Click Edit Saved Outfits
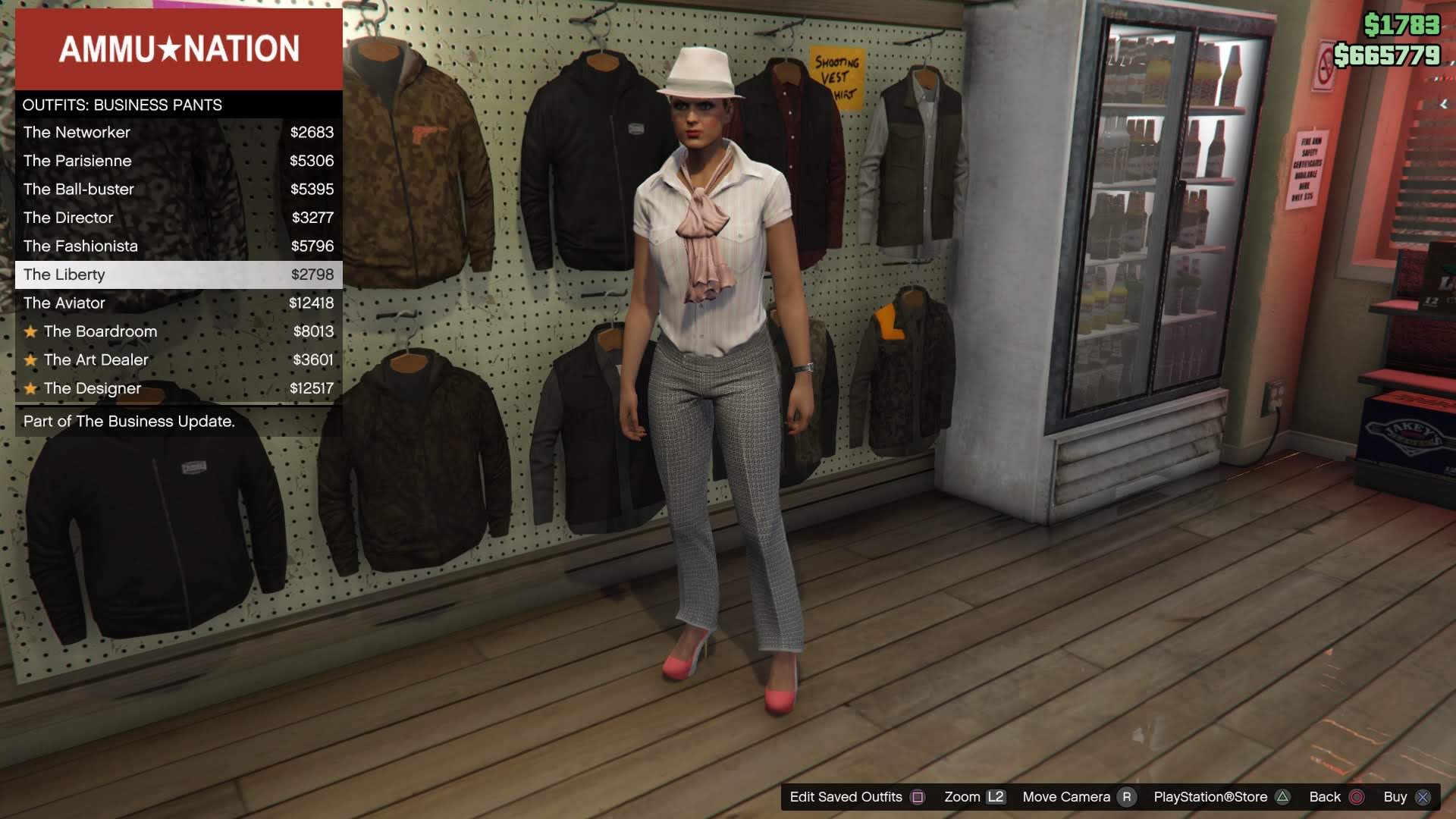1456x819 pixels. [x=844, y=797]
